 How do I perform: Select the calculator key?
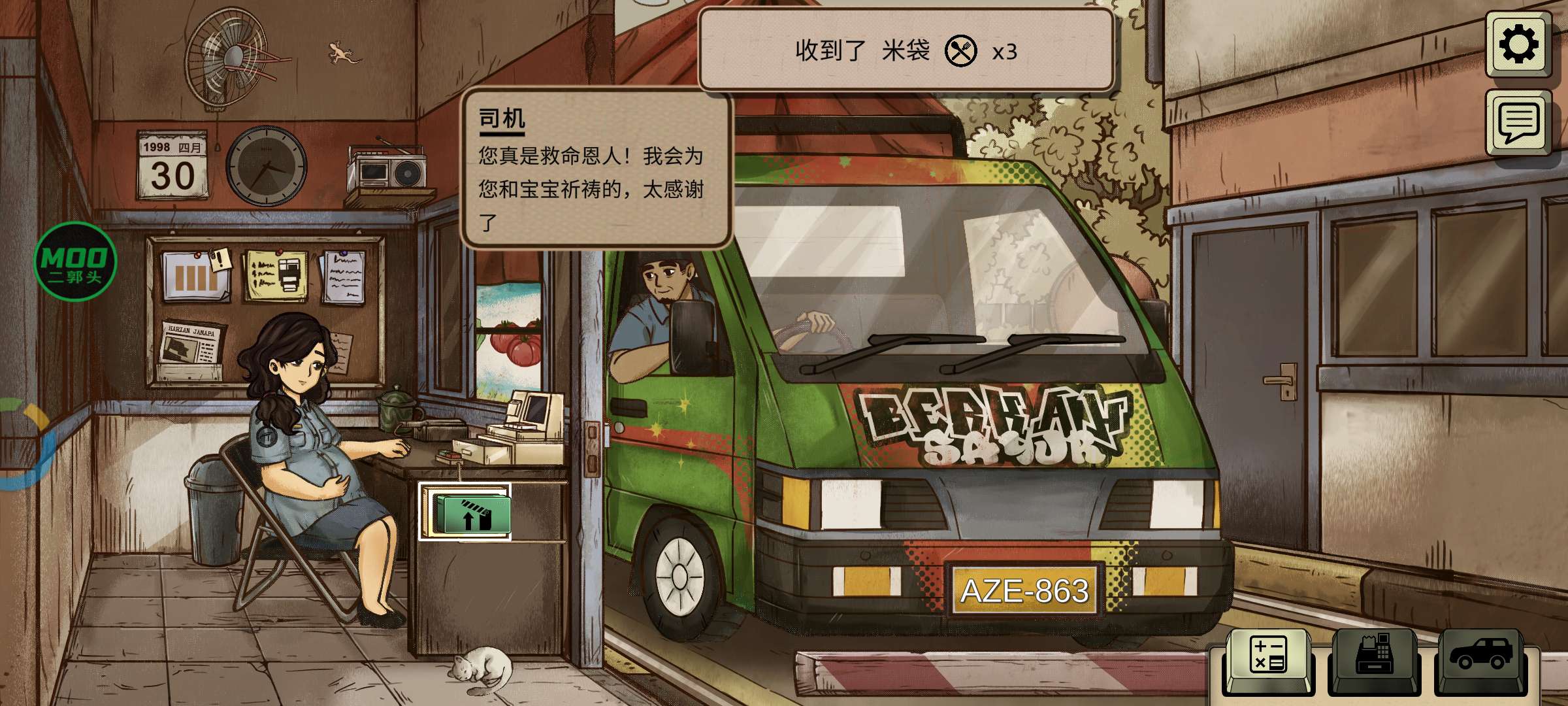click(1267, 657)
